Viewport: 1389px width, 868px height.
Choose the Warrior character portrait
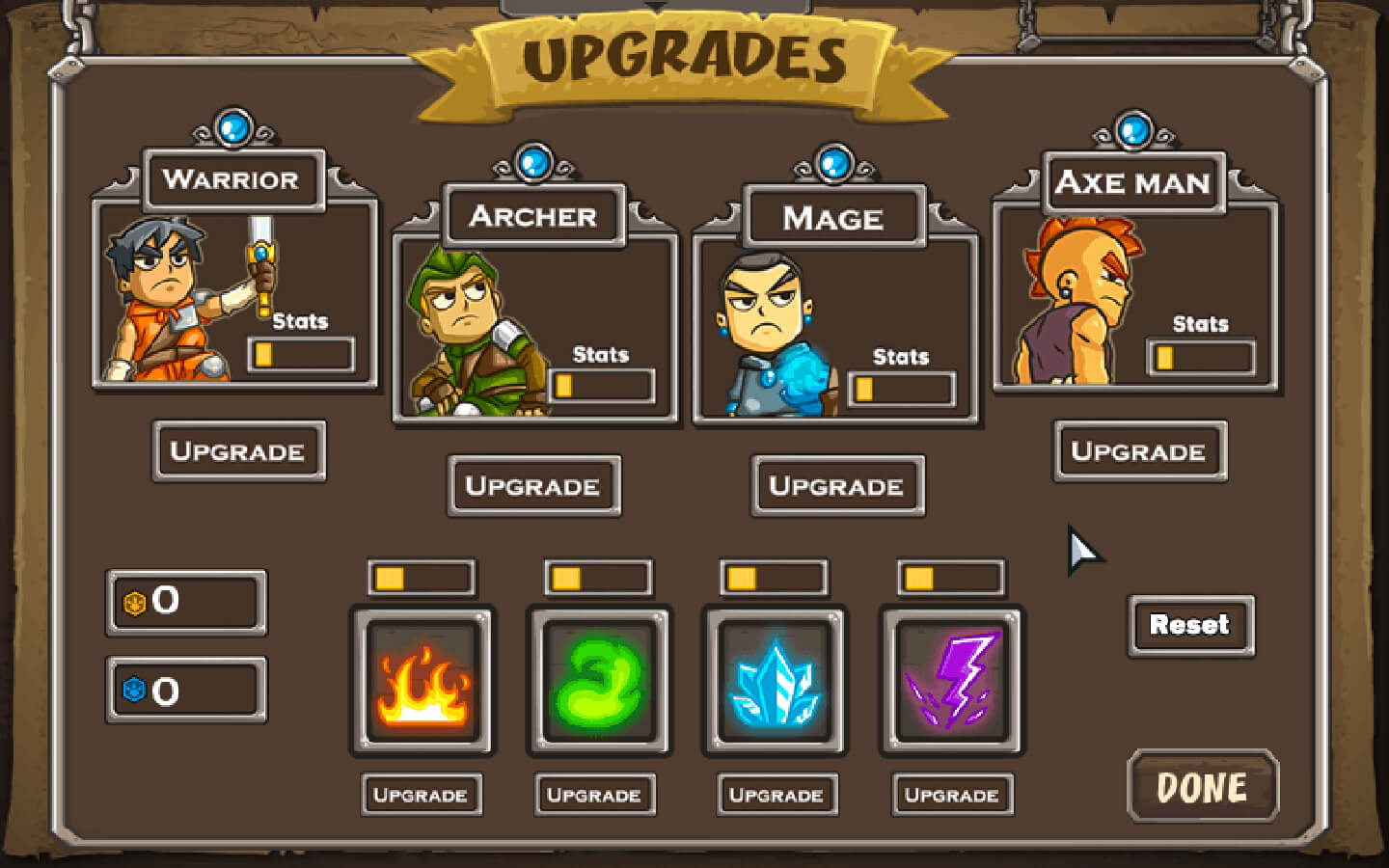point(174,299)
